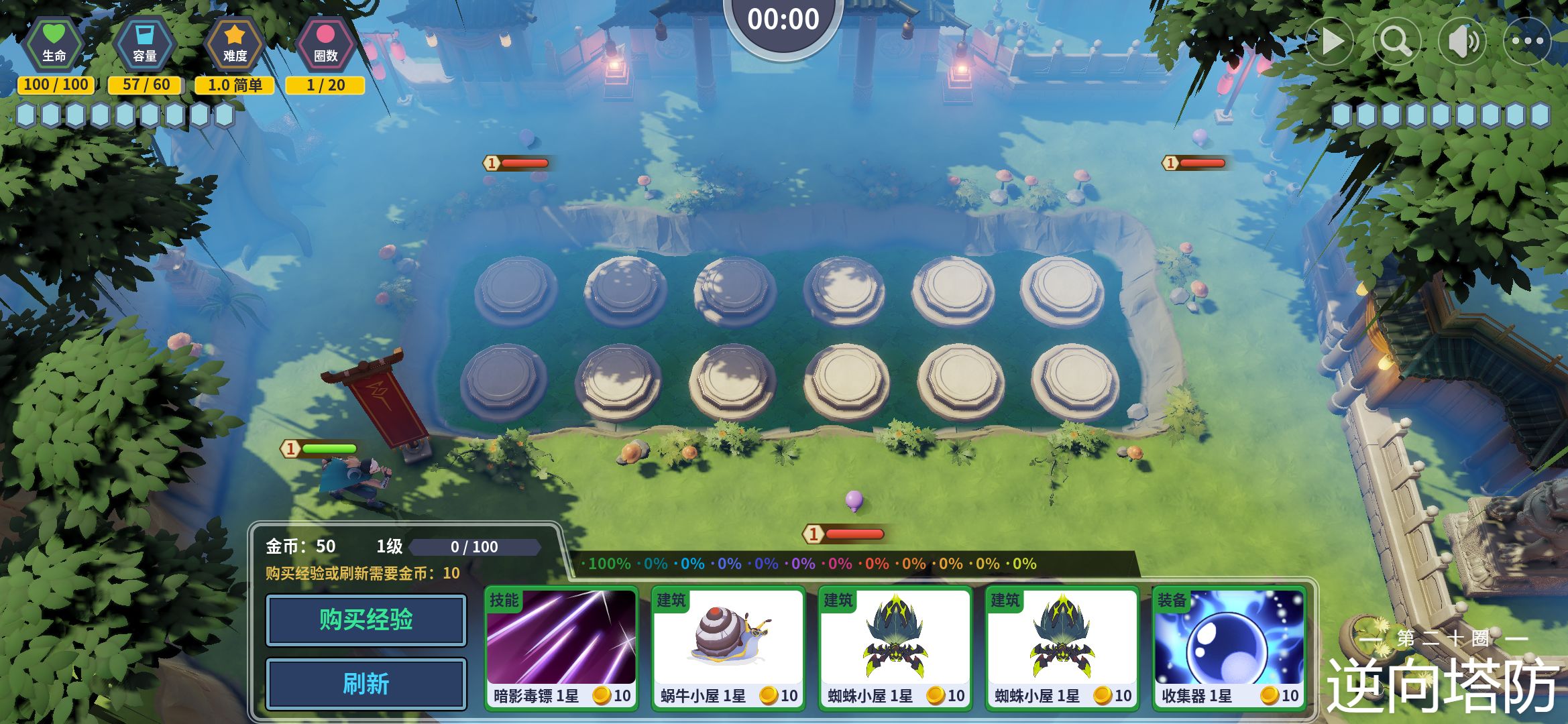Buy the 暗影毒镖 1星 skill card
Viewport: 1568px width, 724px height.
coord(561,648)
